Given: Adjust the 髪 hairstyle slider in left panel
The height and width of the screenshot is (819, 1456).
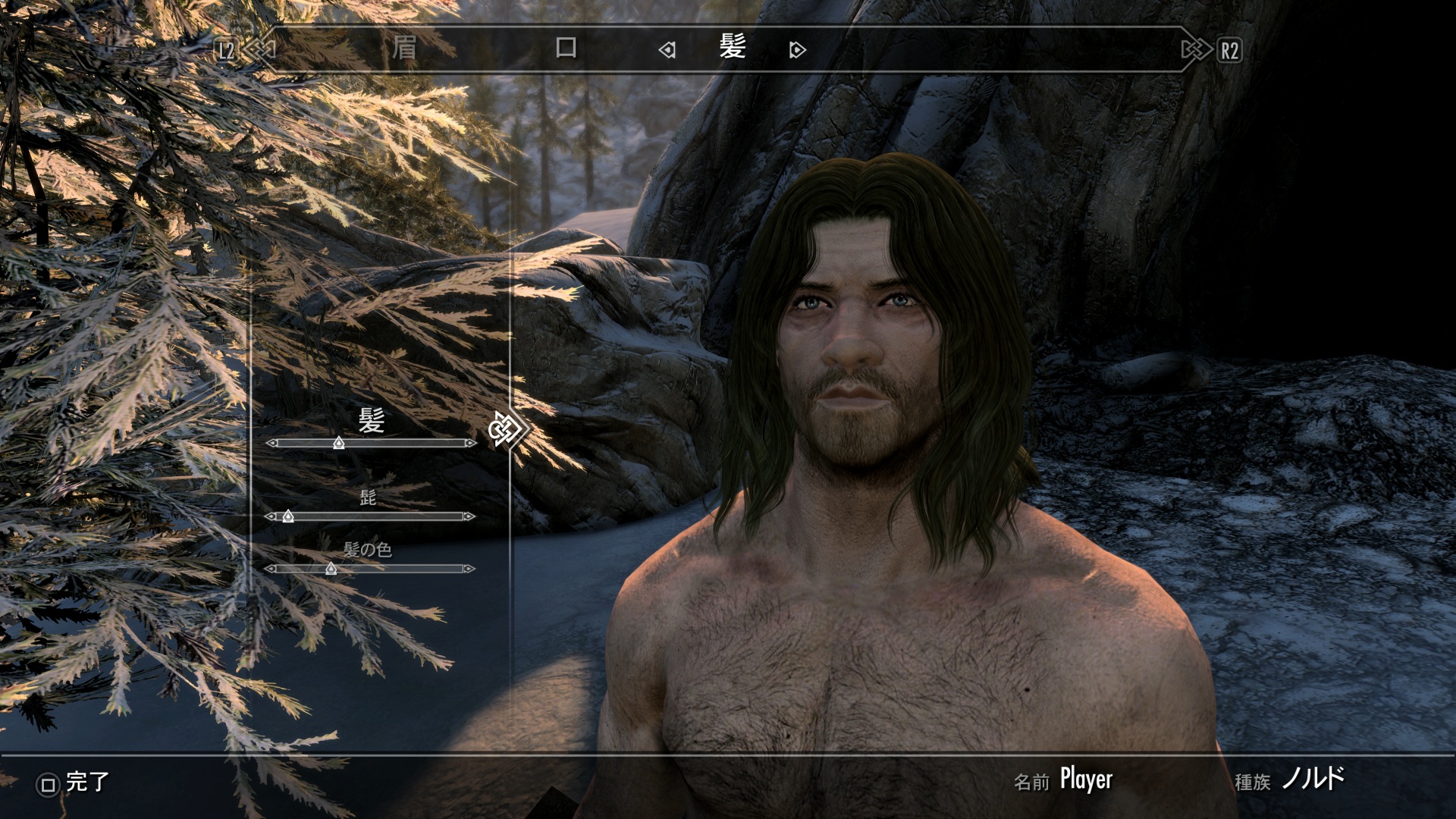Looking at the screenshot, I should tap(339, 443).
